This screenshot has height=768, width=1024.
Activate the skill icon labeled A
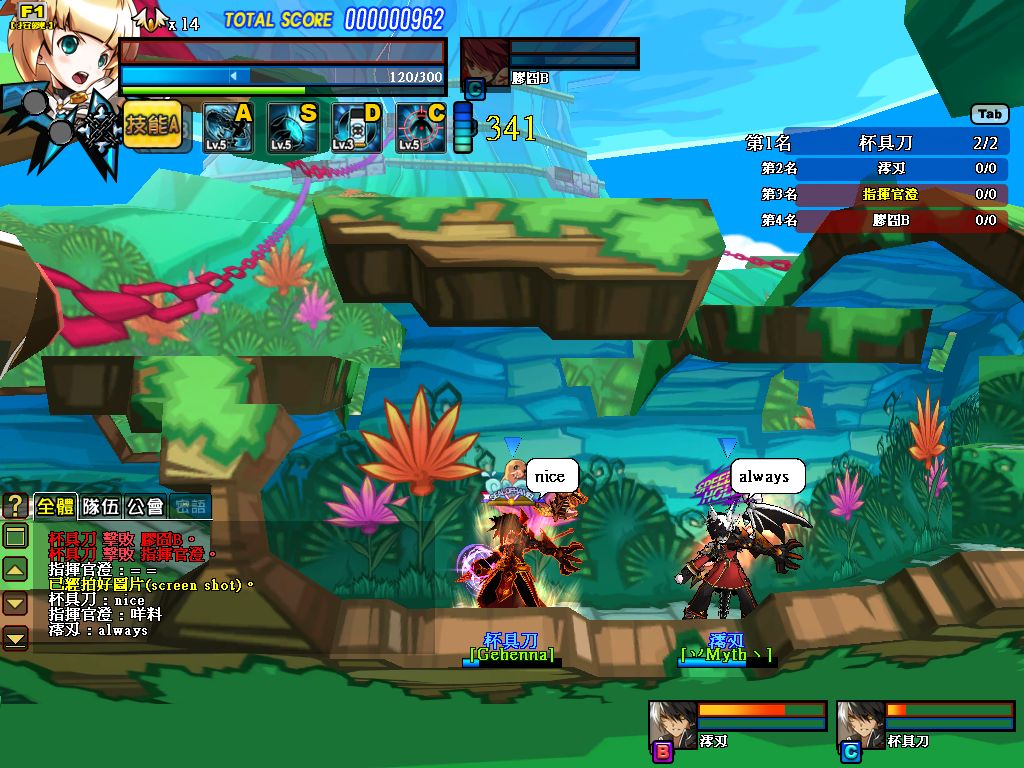226,128
